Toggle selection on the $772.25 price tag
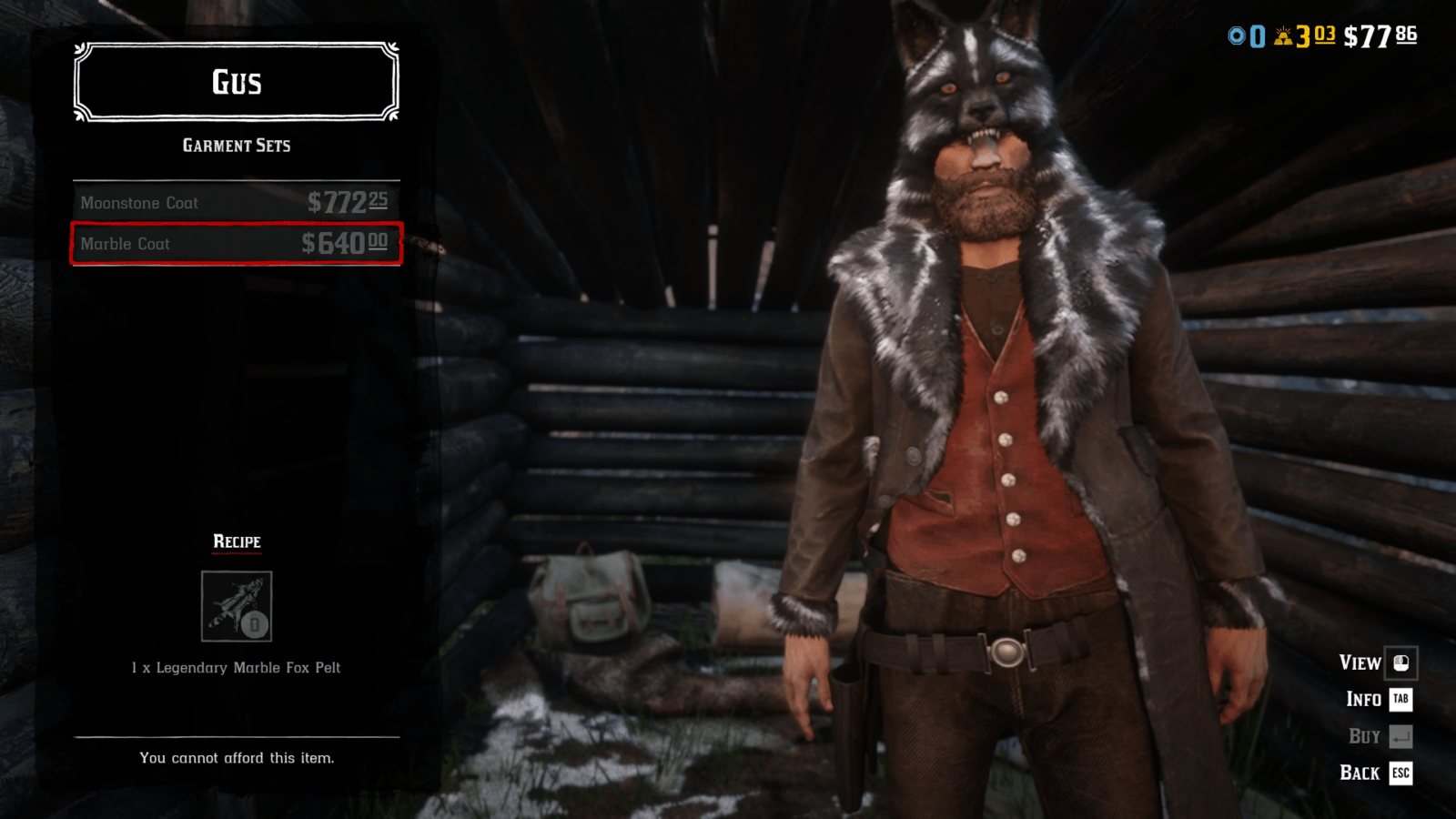 pyautogui.click(x=348, y=202)
